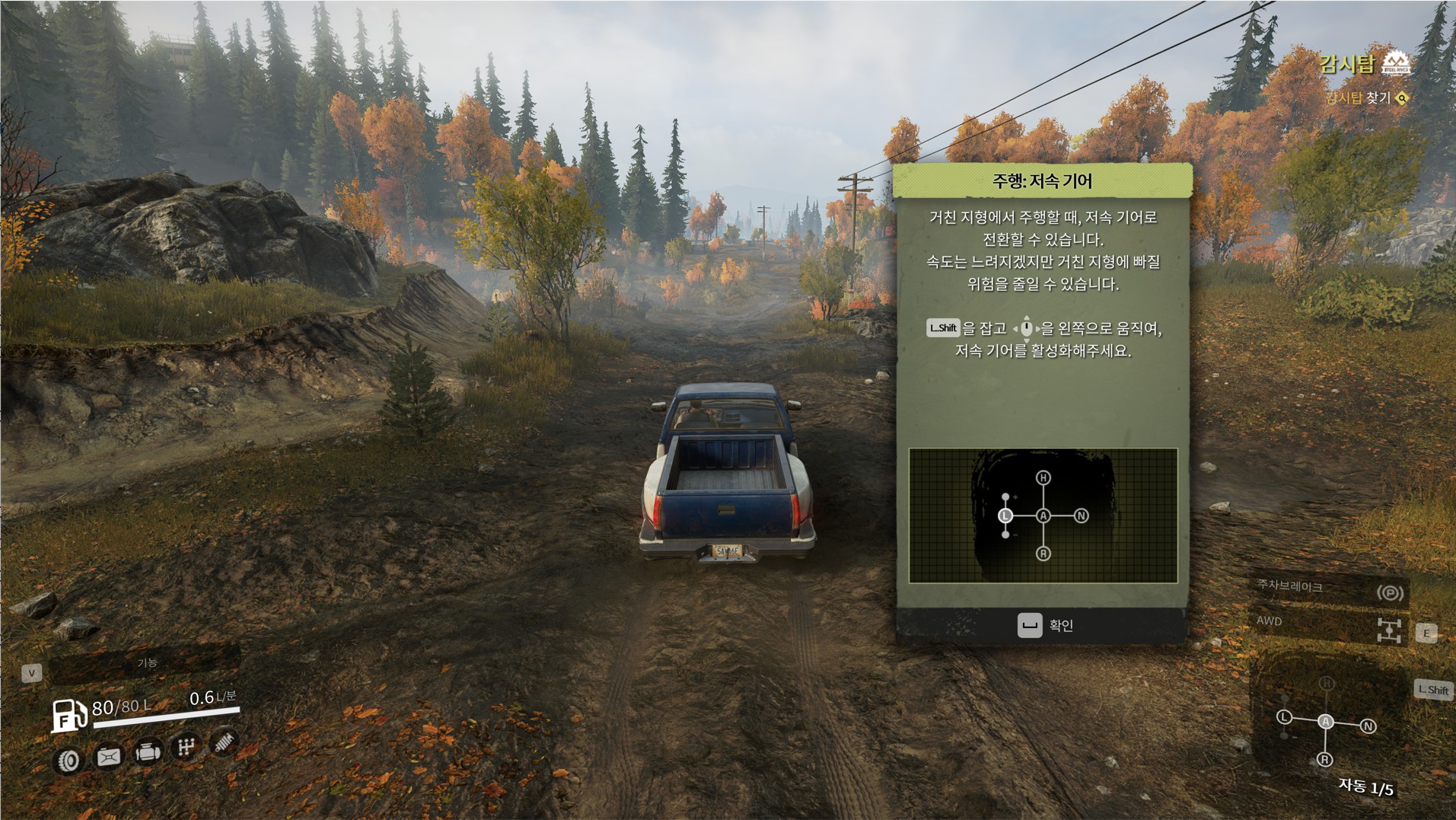Select the N neutral gear on the HUD shifter
Image resolution: width=1456 pixels, height=820 pixels.
[x=1368, y=726]
